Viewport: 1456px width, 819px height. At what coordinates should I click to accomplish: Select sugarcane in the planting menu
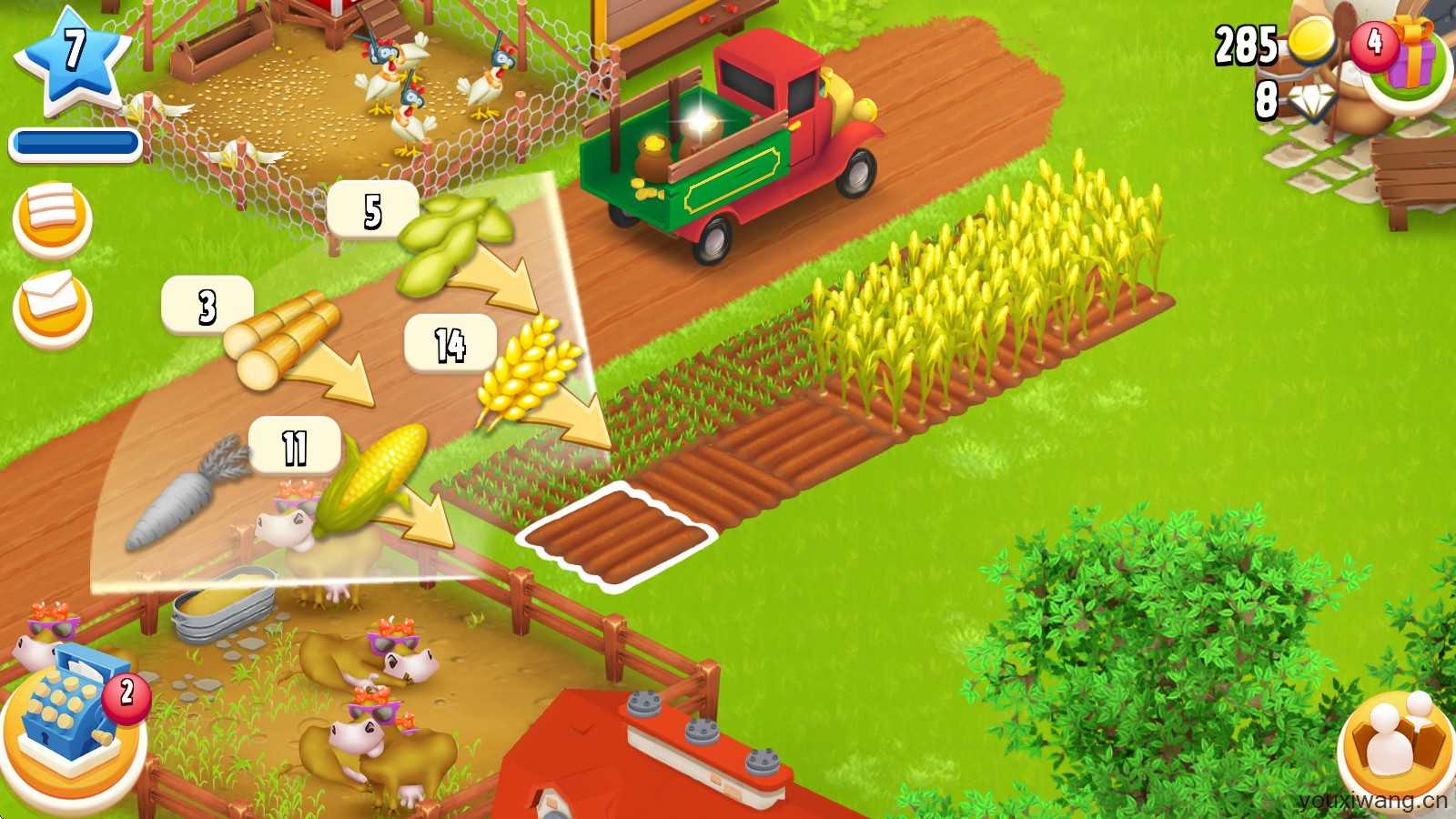282,341
